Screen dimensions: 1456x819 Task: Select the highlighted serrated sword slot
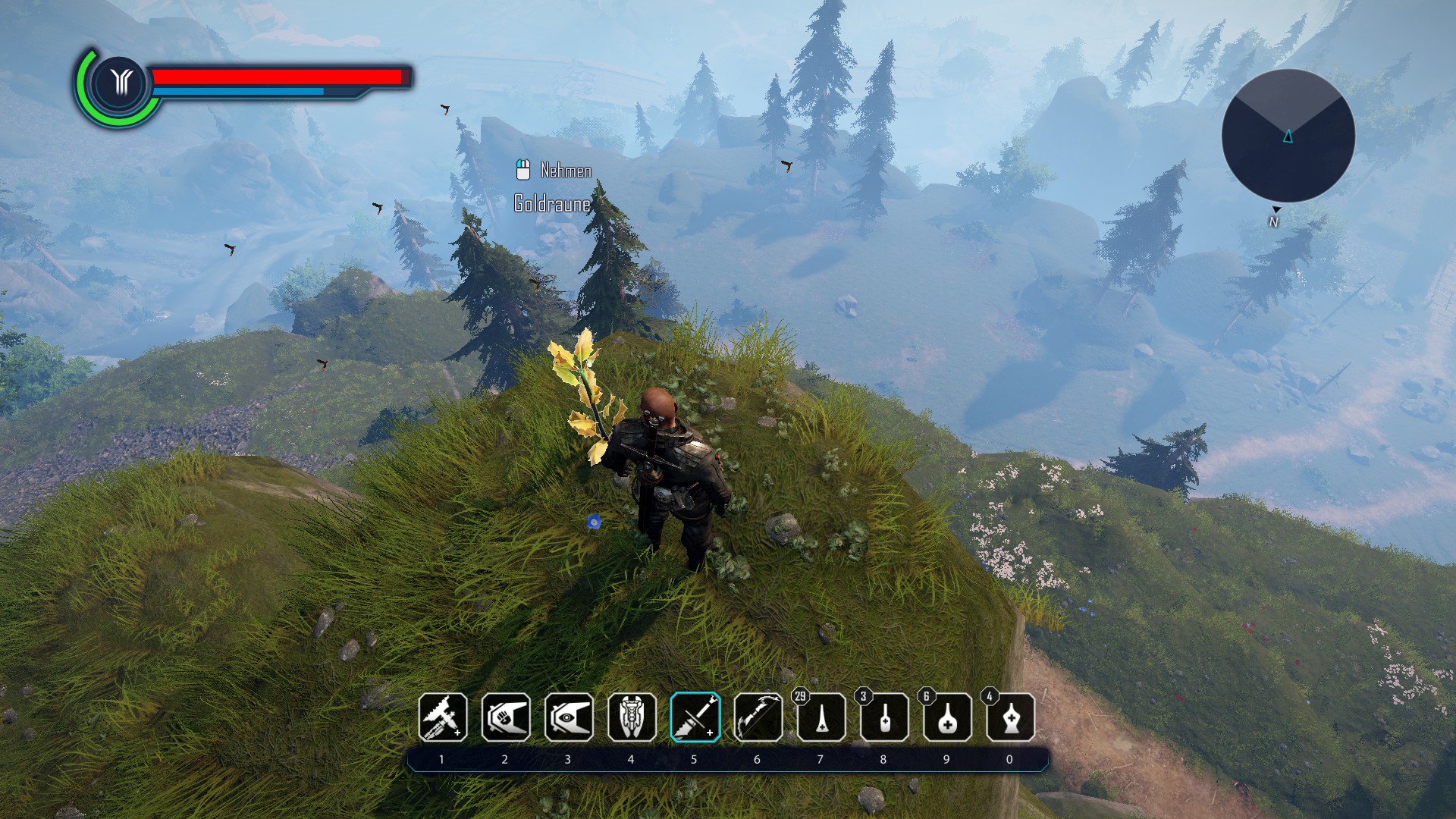[x=695, y=717]
